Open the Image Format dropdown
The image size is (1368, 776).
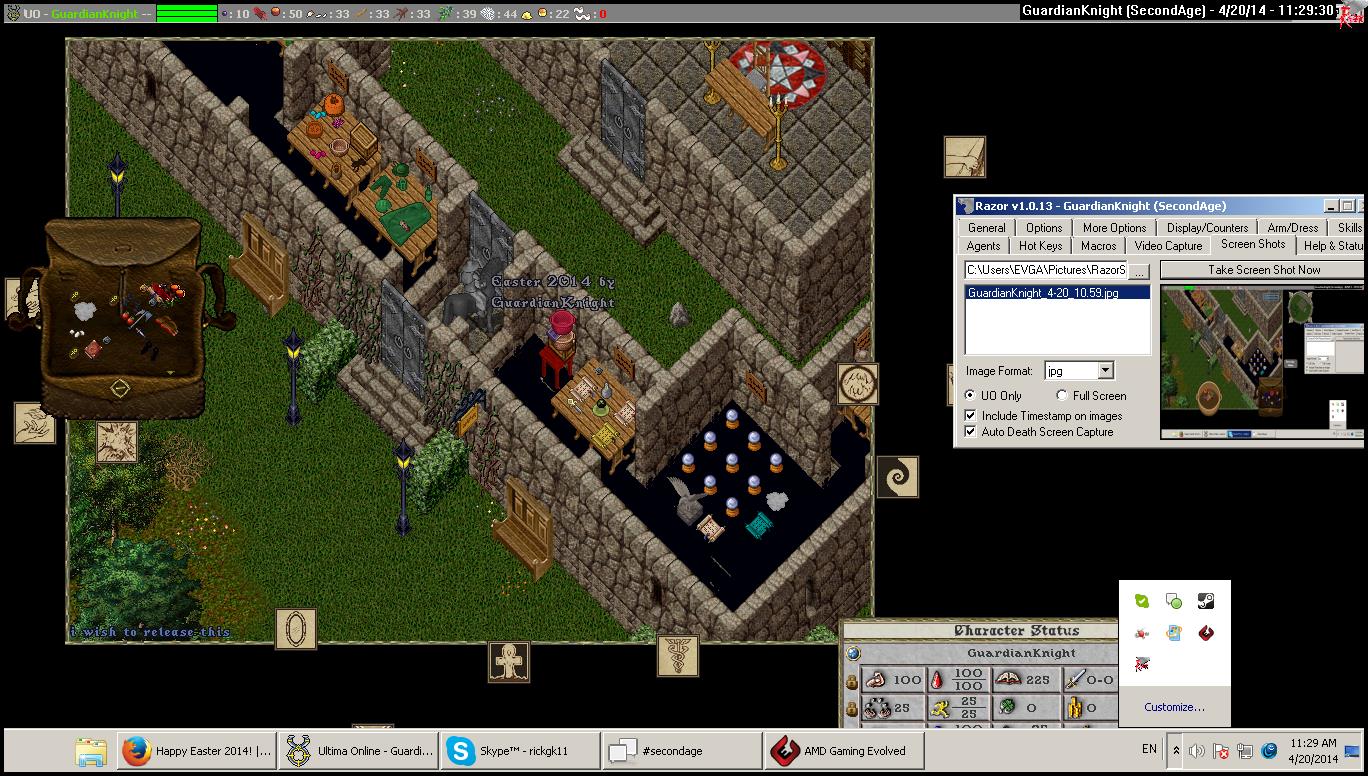[1105, 371]
